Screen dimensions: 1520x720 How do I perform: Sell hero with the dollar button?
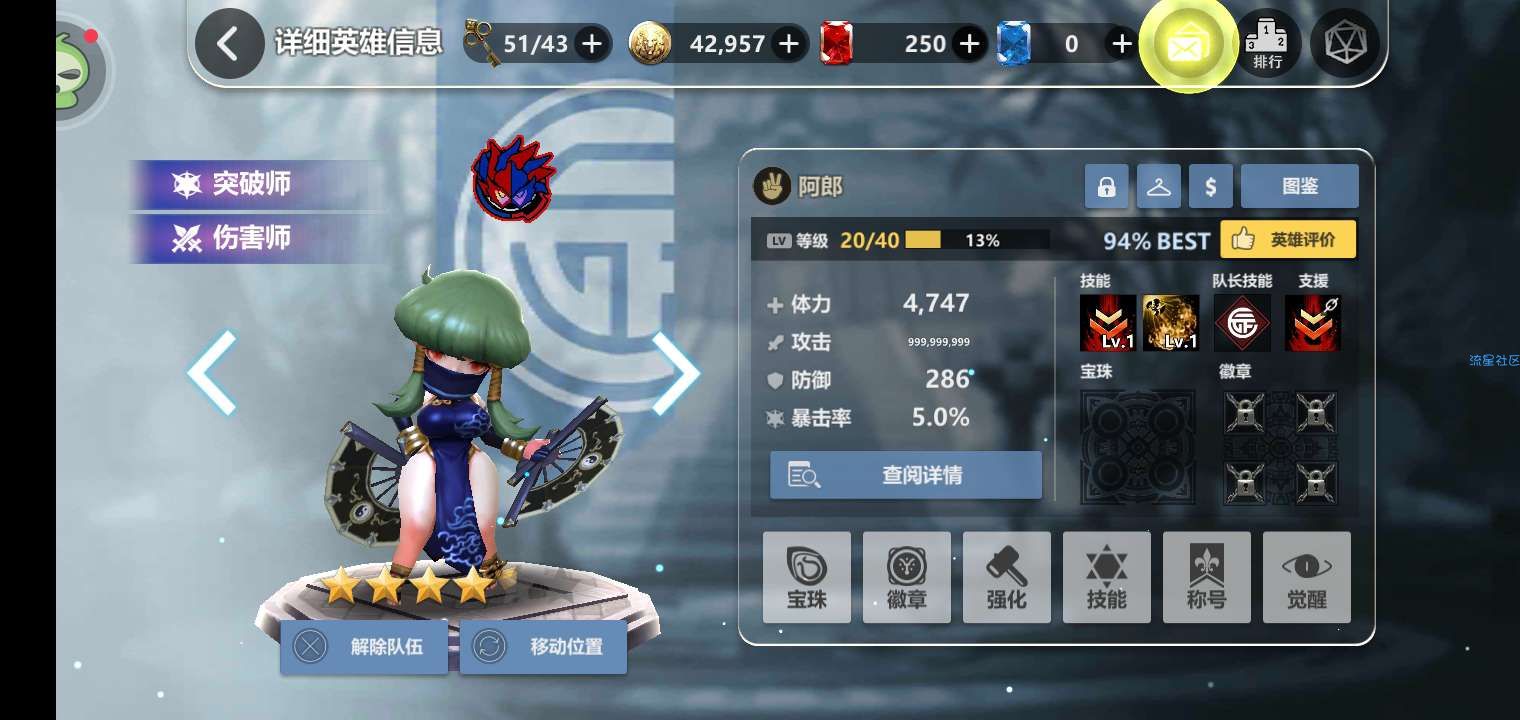1211,187
